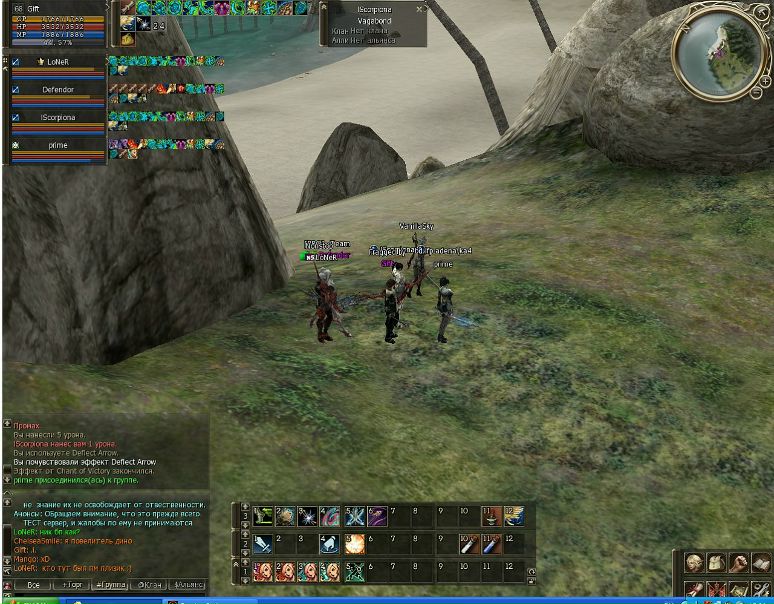Activate the sword attack action icon
The width and height of the screenshot is (774, 604).
pos(263,544)
